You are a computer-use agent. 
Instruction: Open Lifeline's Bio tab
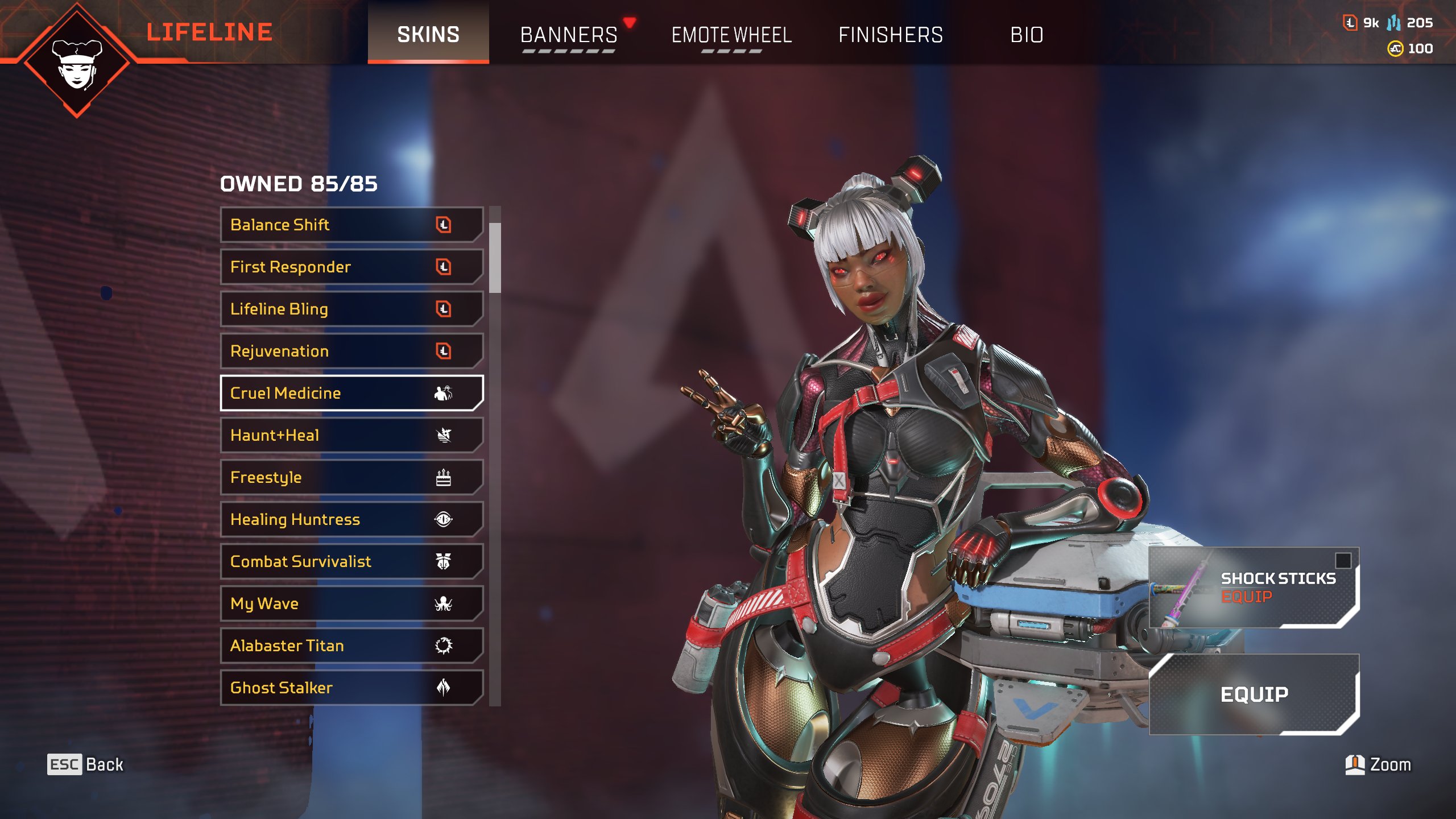point(1027,35)
